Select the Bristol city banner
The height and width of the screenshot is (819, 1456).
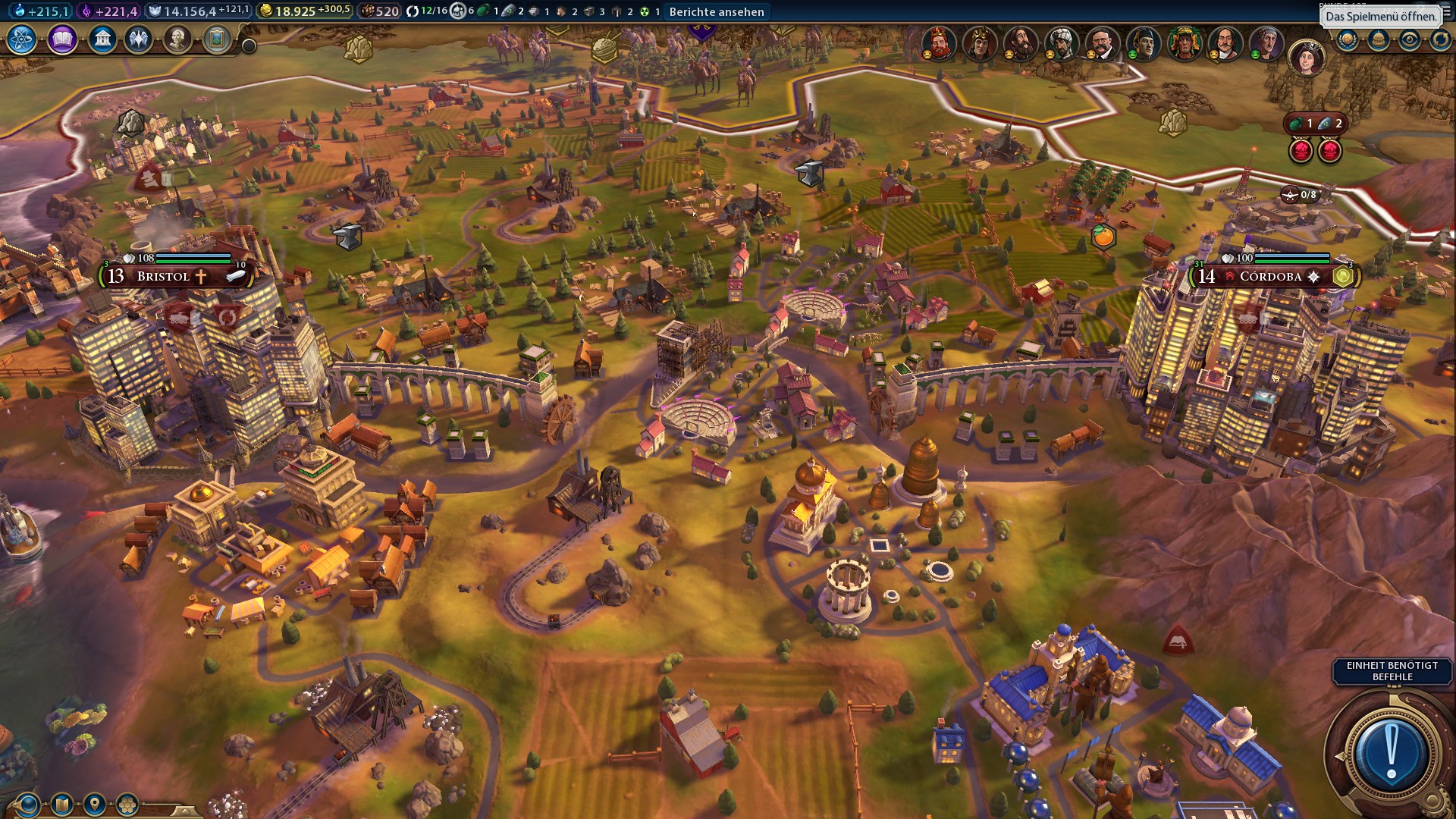point(163,276)
